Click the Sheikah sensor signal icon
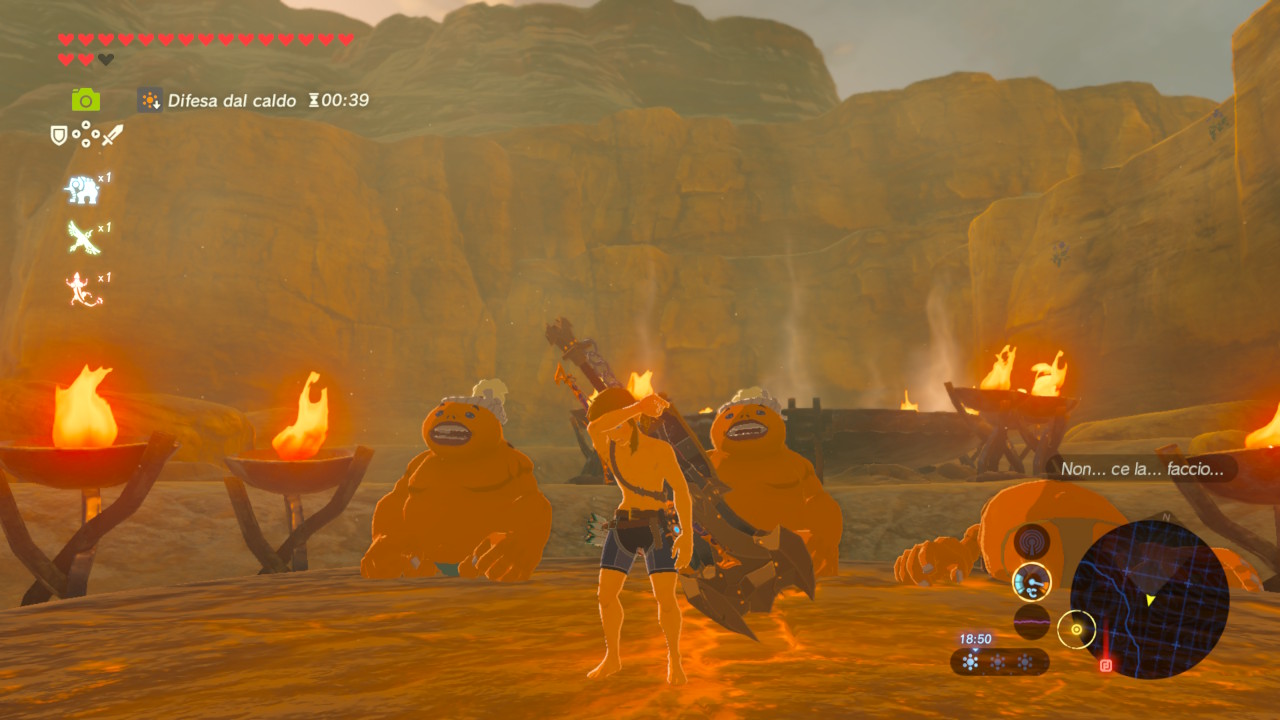The height and width of the screenshot is (720, 1280). pyautogui.click(x=1031, y=541)
